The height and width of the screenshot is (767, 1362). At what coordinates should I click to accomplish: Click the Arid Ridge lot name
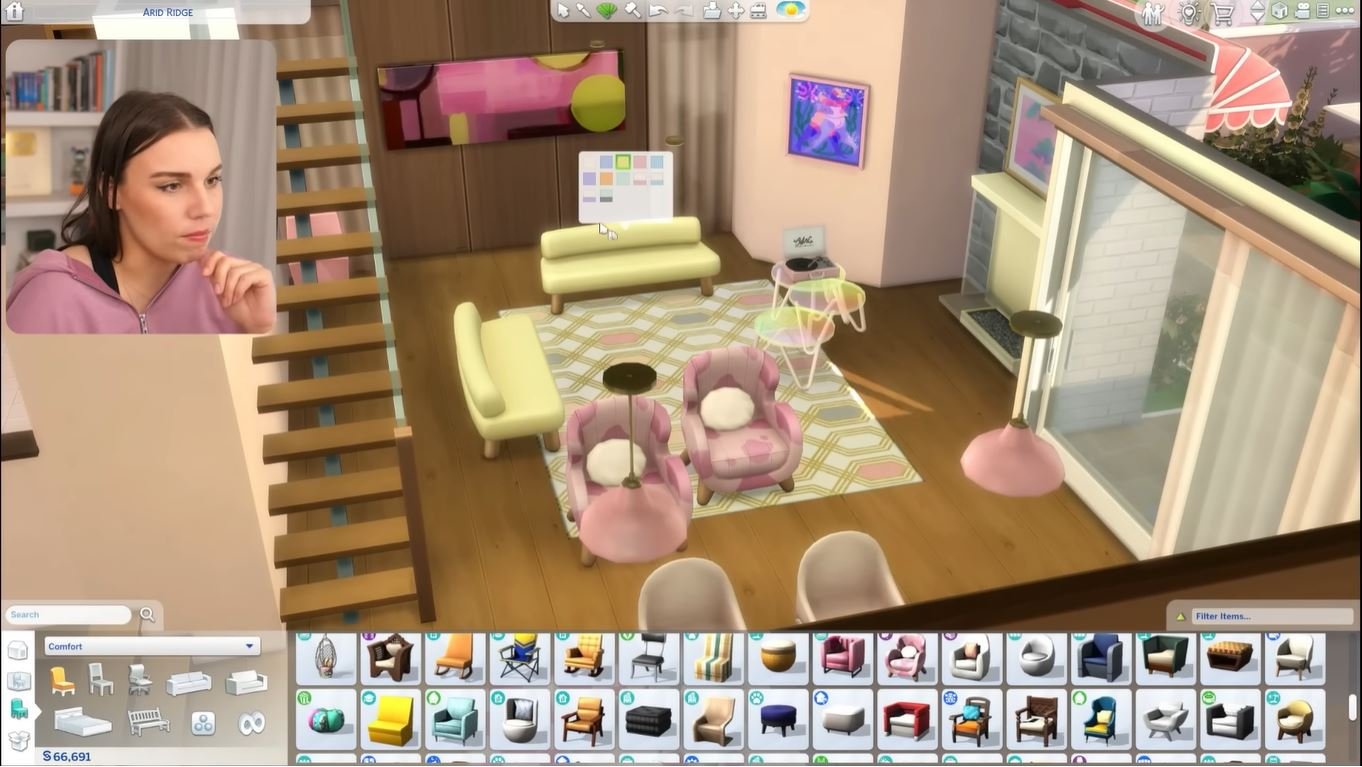tap(167, 12)
